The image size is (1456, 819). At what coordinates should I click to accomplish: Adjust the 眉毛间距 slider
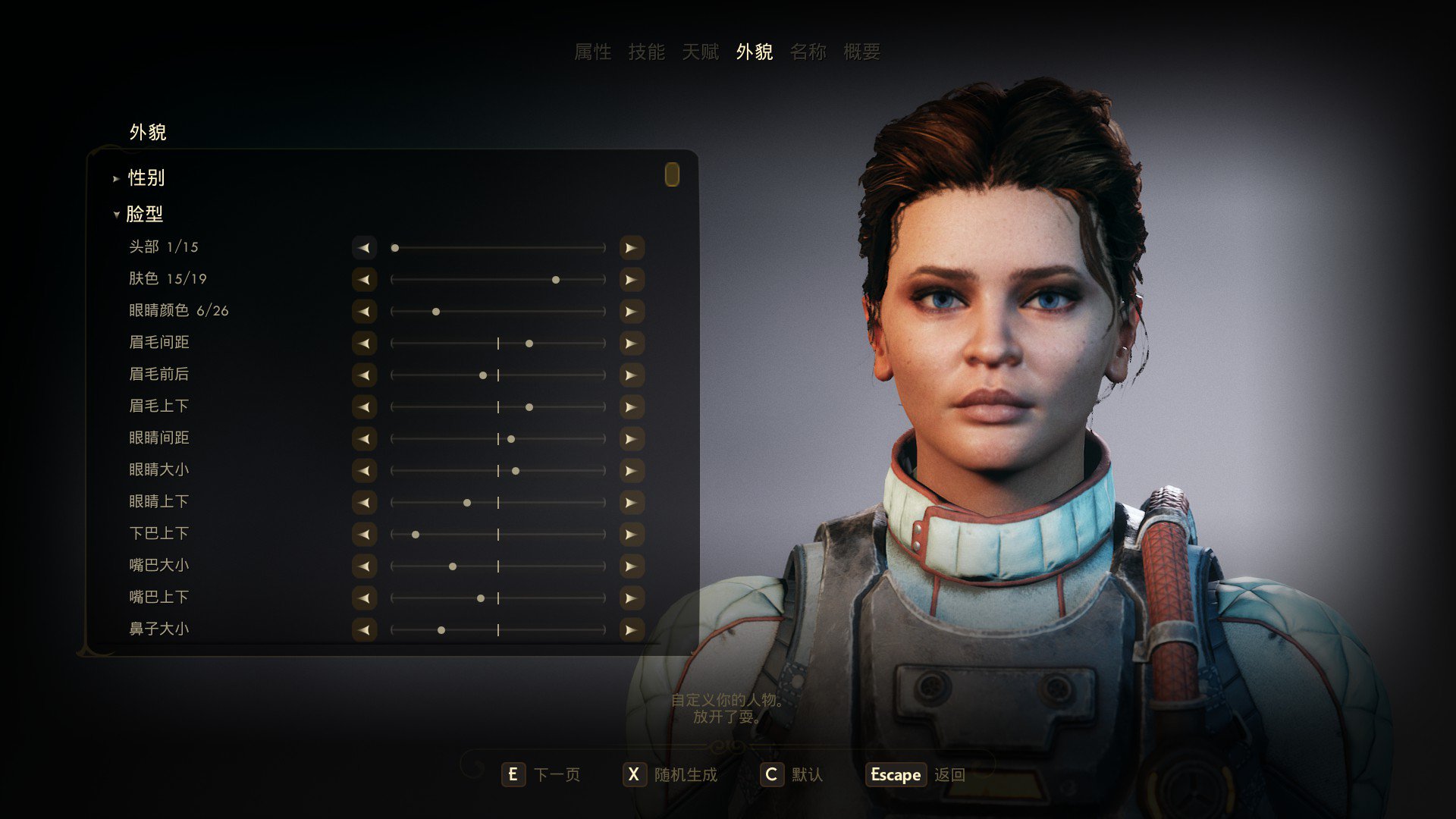click(x=529, y=344)
